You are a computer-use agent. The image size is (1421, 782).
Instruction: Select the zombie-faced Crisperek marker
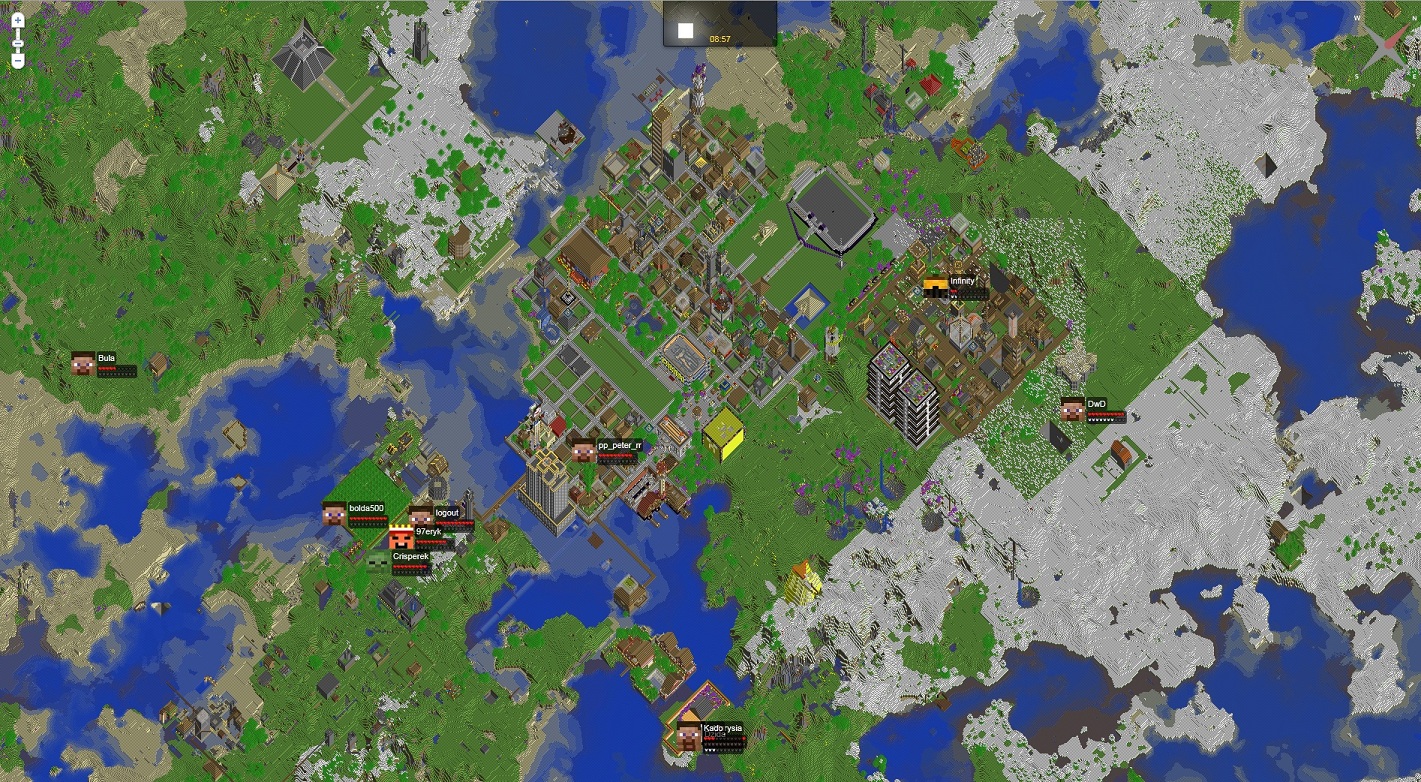pos(378,562)
